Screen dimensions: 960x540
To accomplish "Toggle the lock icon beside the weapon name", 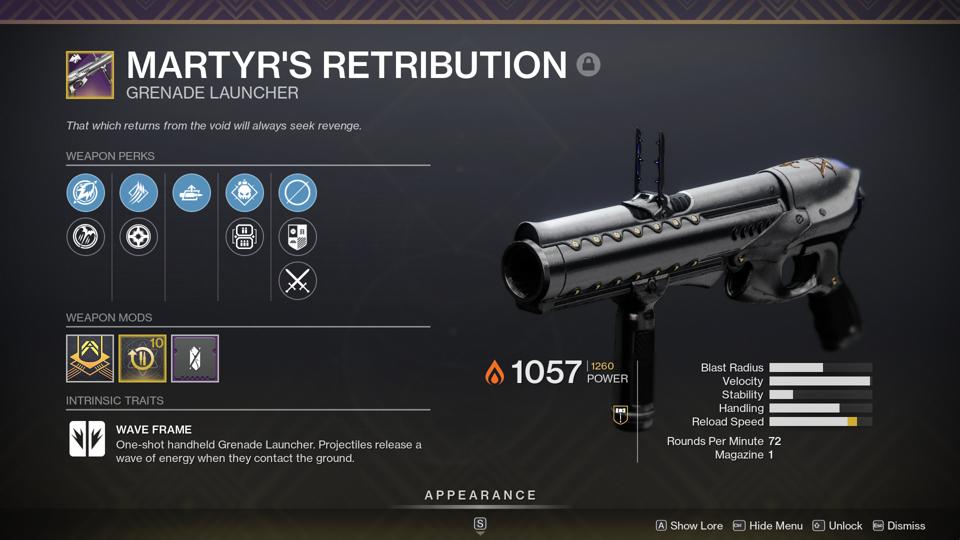I will coord(589,65).
